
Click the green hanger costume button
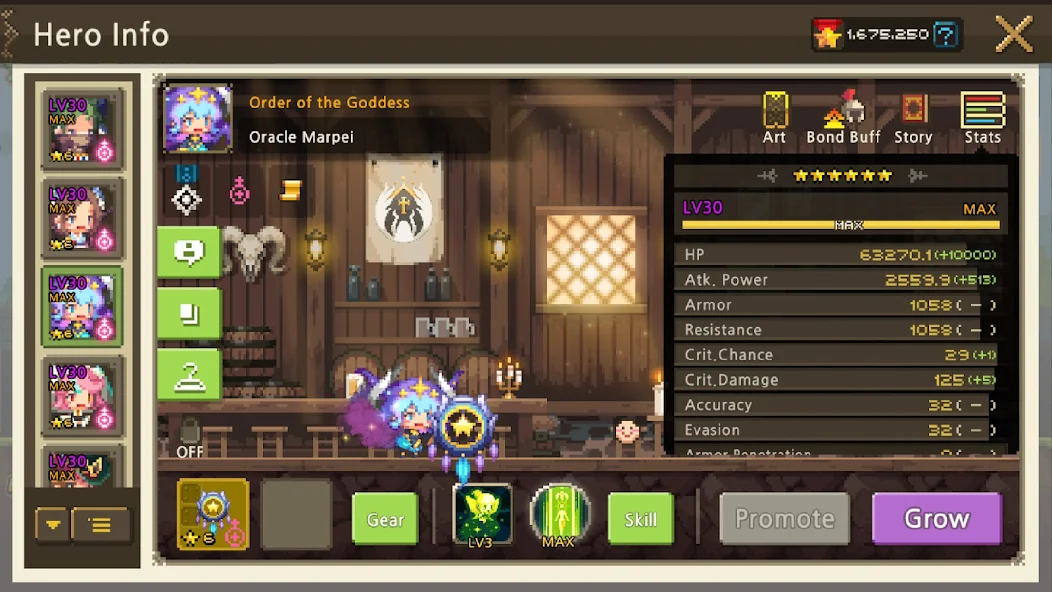[188, 375]
